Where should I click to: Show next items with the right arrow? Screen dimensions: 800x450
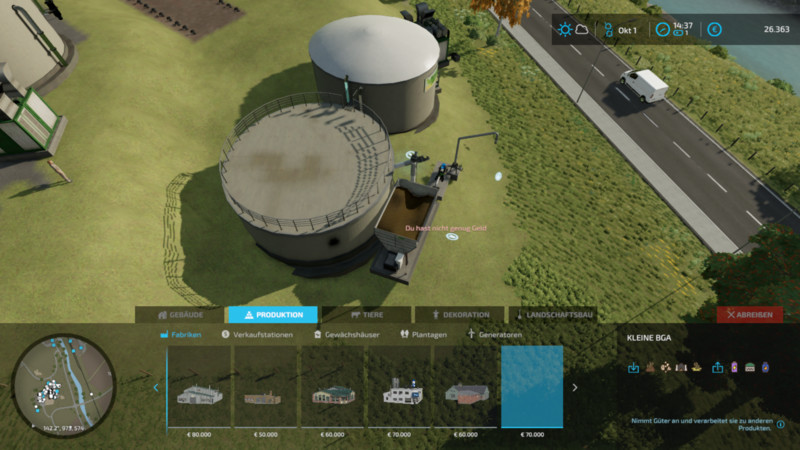[x=575, y=387]
